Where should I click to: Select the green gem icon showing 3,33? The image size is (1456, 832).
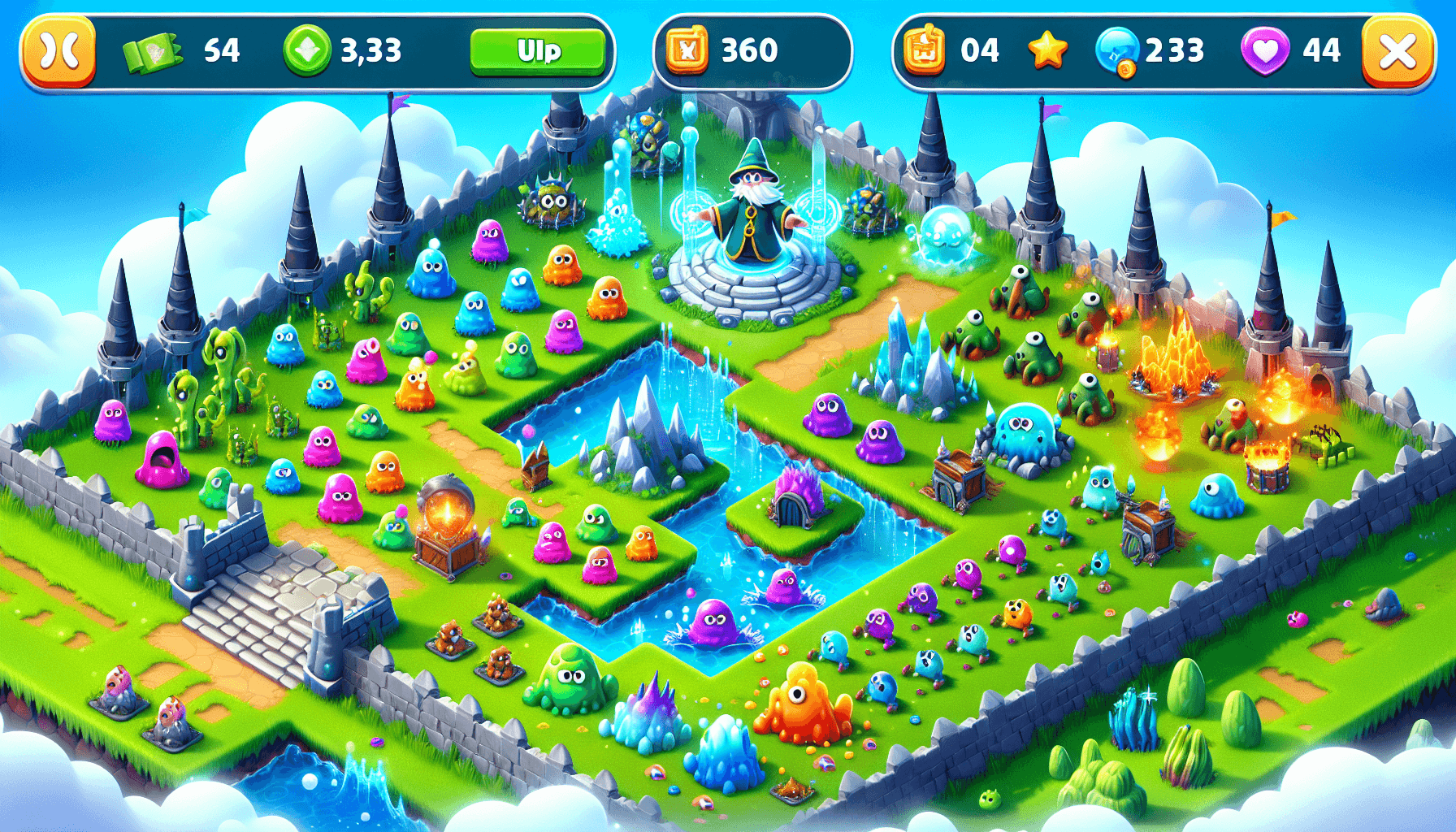click(x=305, y=50)
